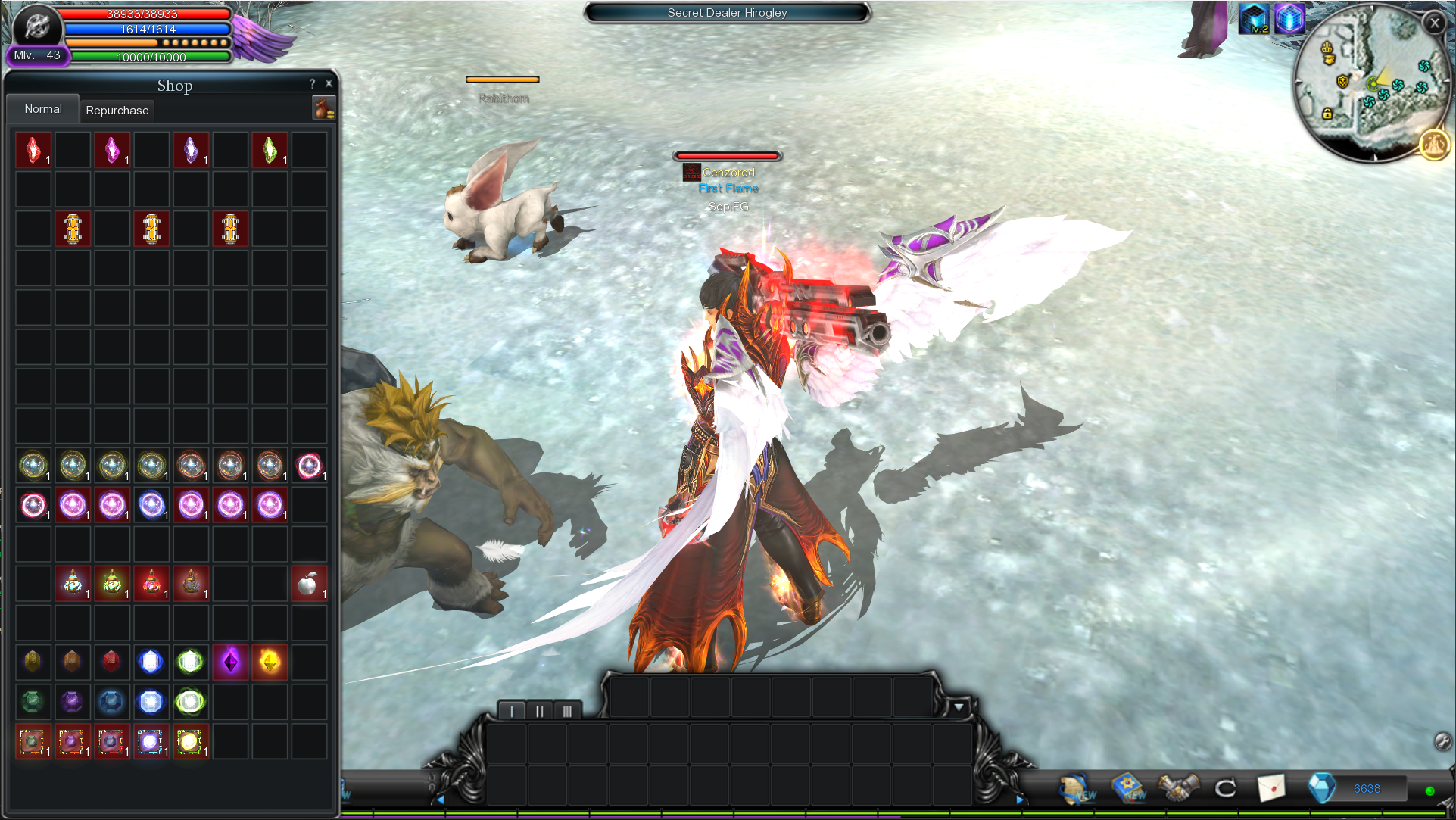Switch hotbar to page II

539,711
